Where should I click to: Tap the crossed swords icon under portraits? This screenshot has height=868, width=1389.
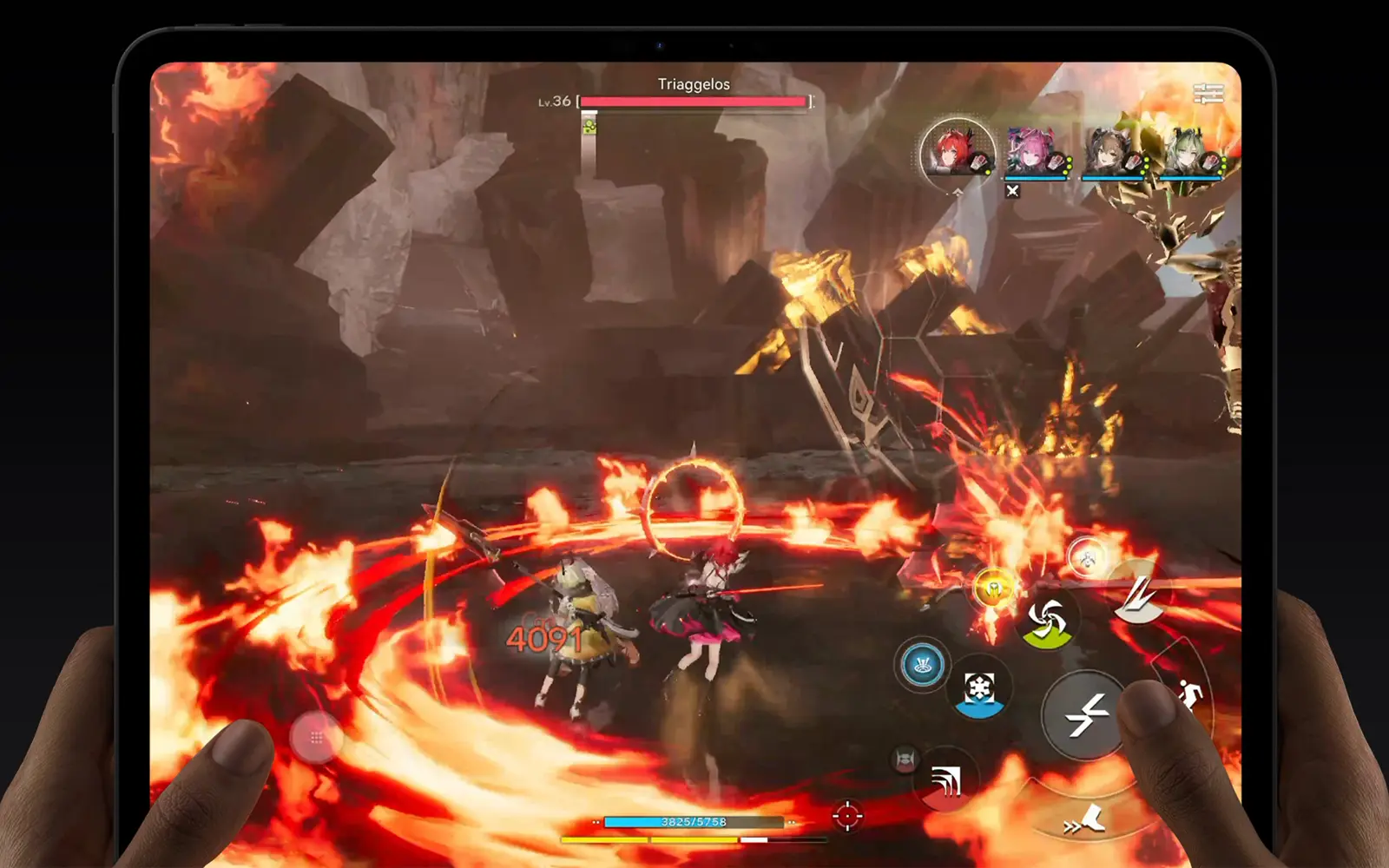1012,191
